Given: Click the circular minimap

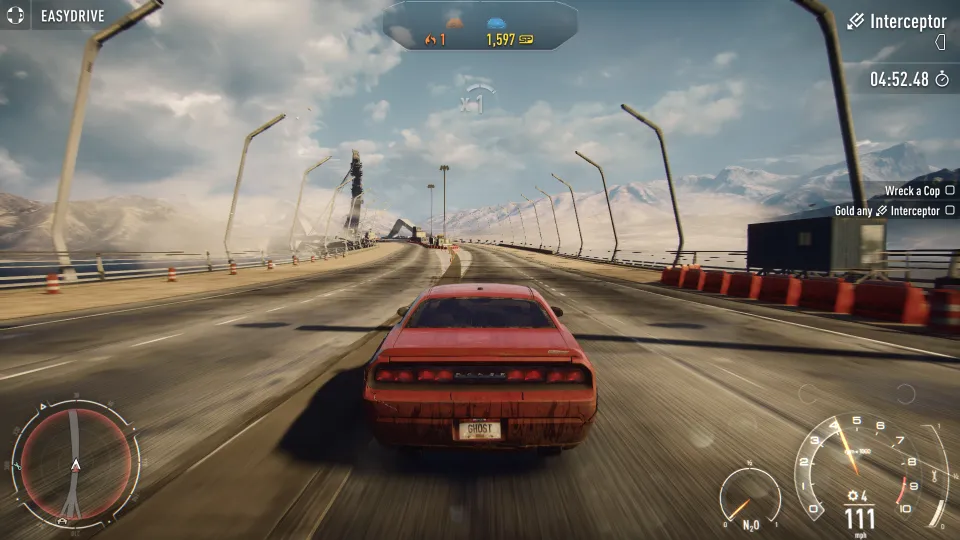Looking at the screenshot, I should (75, 464).
